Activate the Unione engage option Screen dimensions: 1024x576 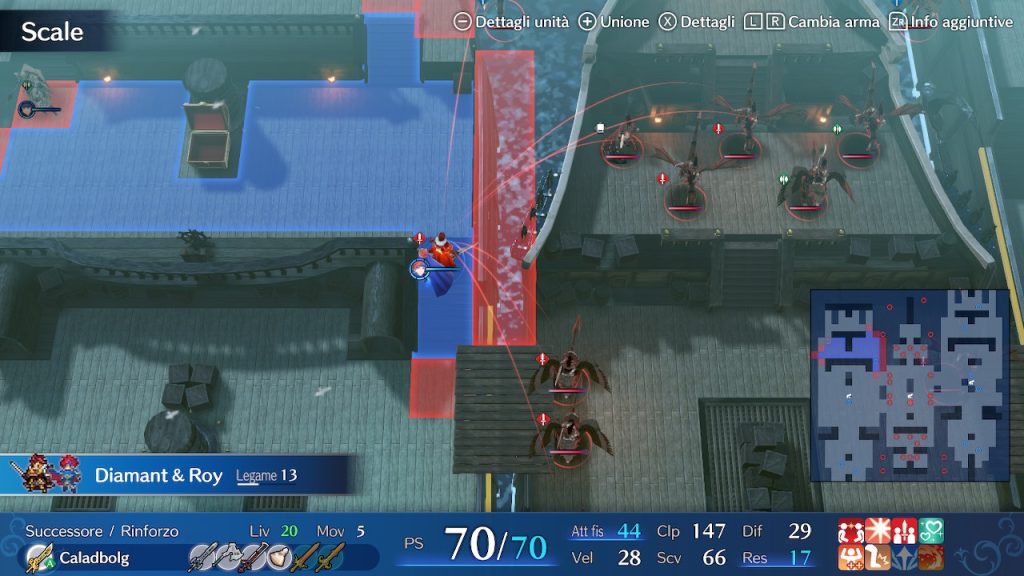click(613, 21)
